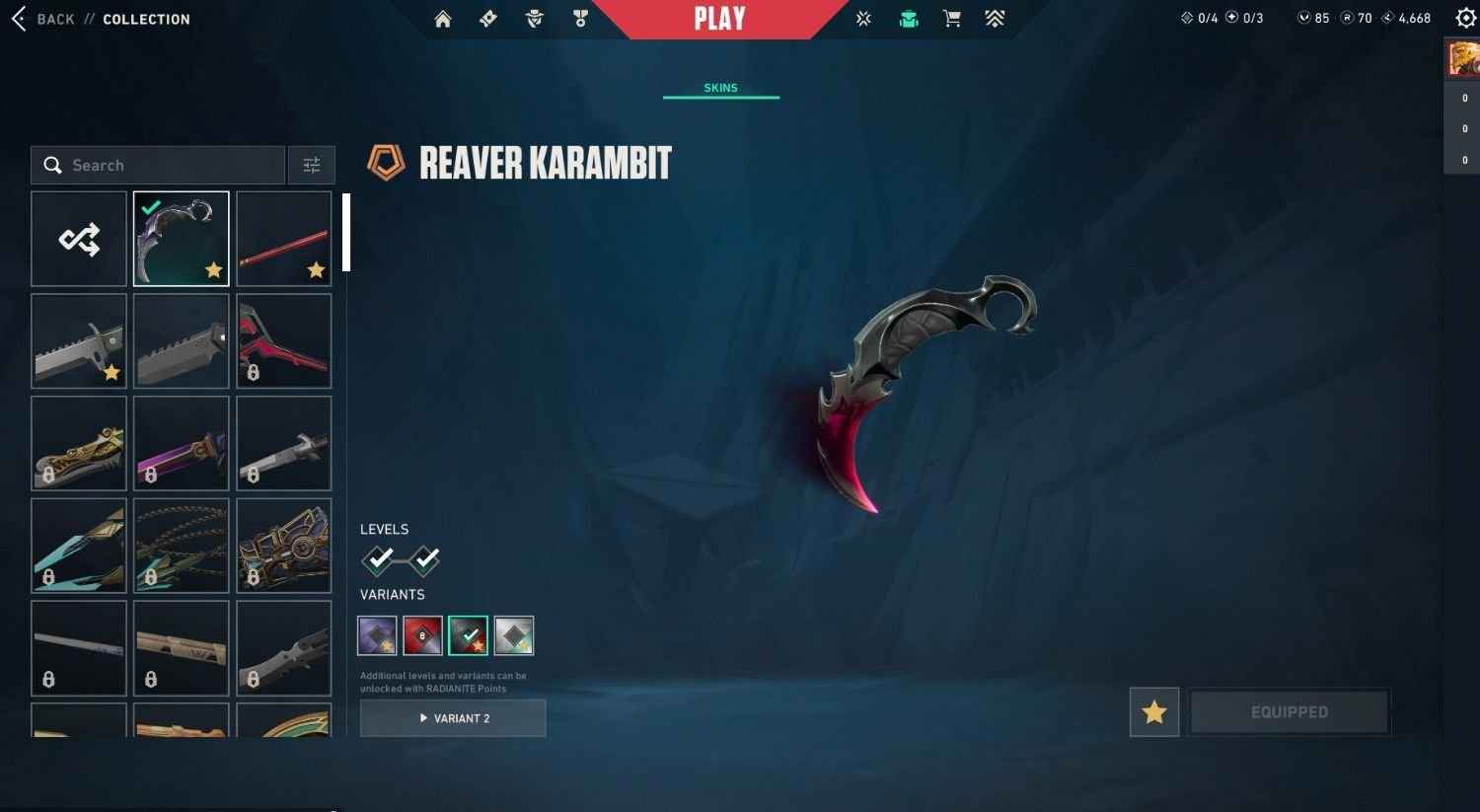Select the red Variant 2 swatch
This screenshot has width=1480, height=812.
[x=422, y=635]
